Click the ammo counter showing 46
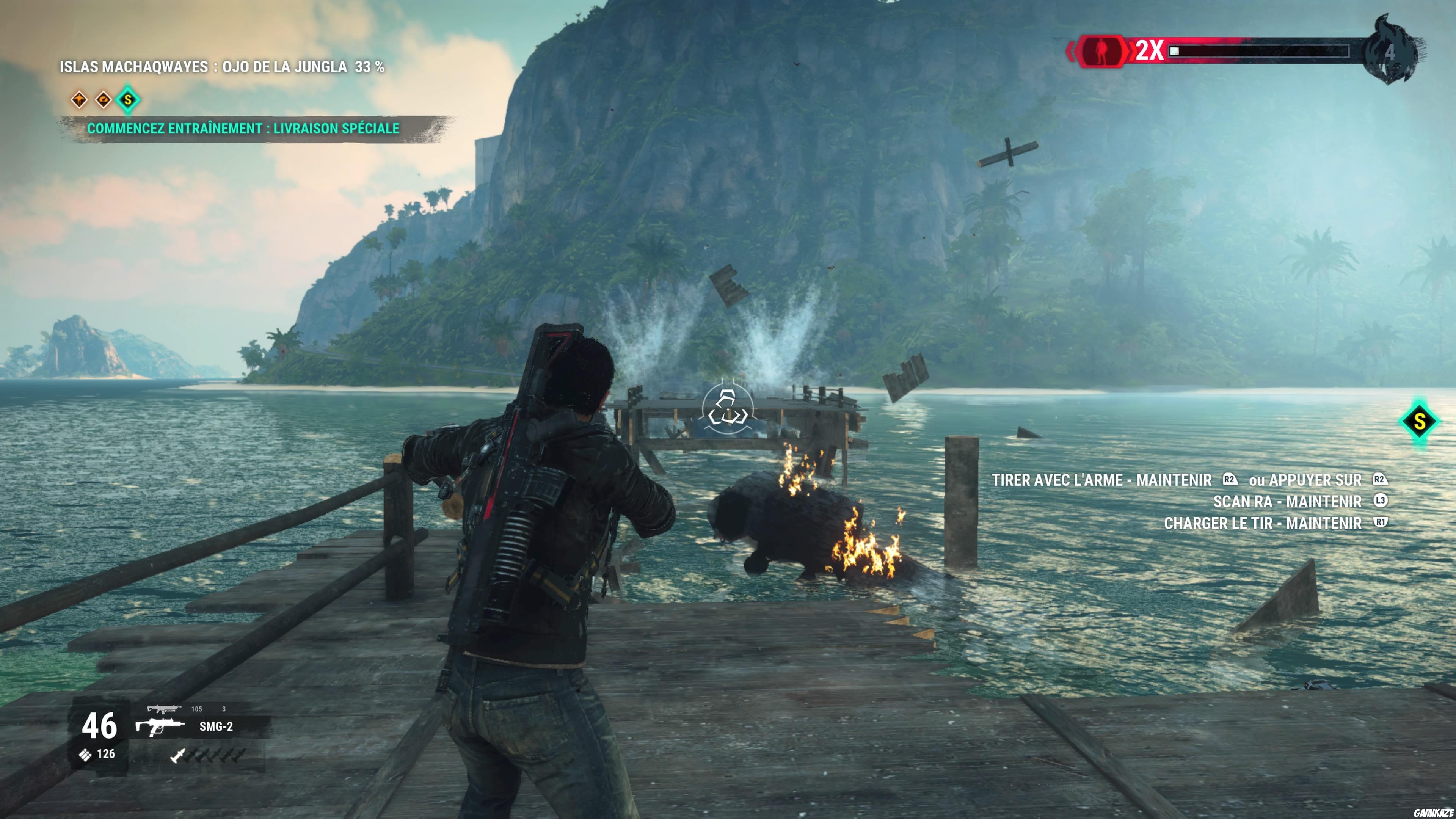The height and width of the screenshot is (819, 1456). (99, 726)
